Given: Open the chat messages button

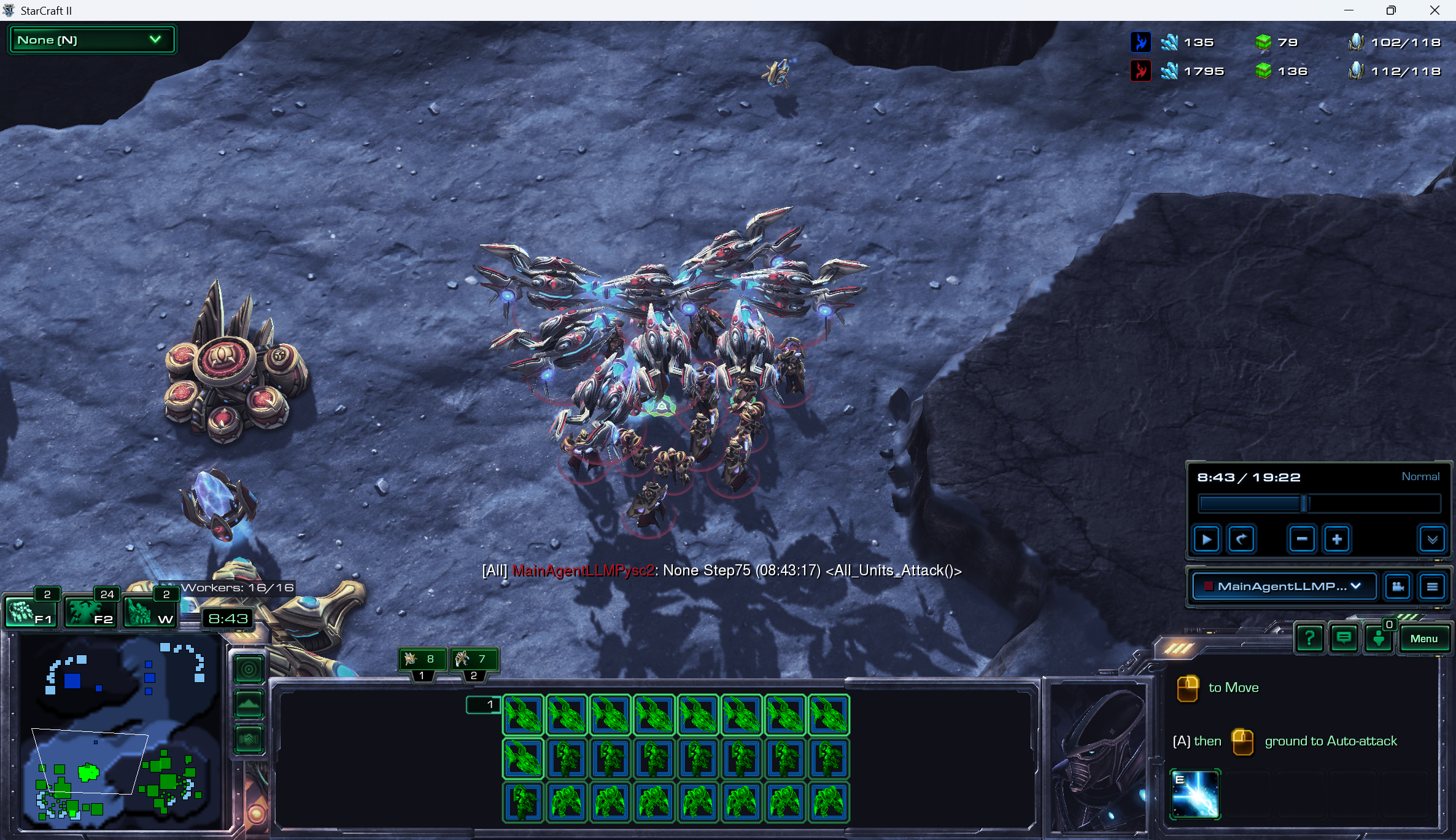Looking at the screenshot, I should [x=1344, y=639].
